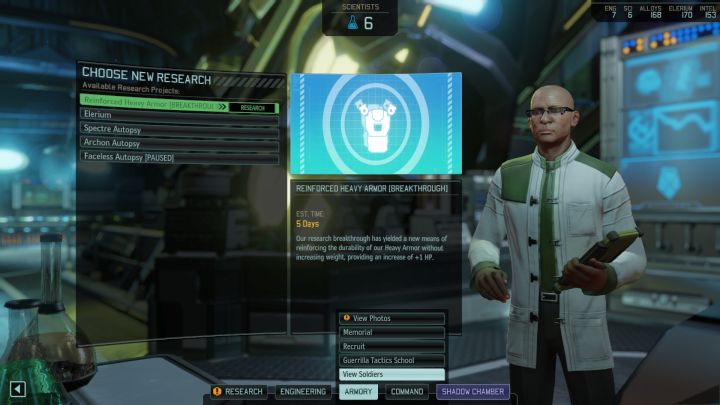Switch to the Research tab
This screenshot has width=720, height=405.
(238, 392)
